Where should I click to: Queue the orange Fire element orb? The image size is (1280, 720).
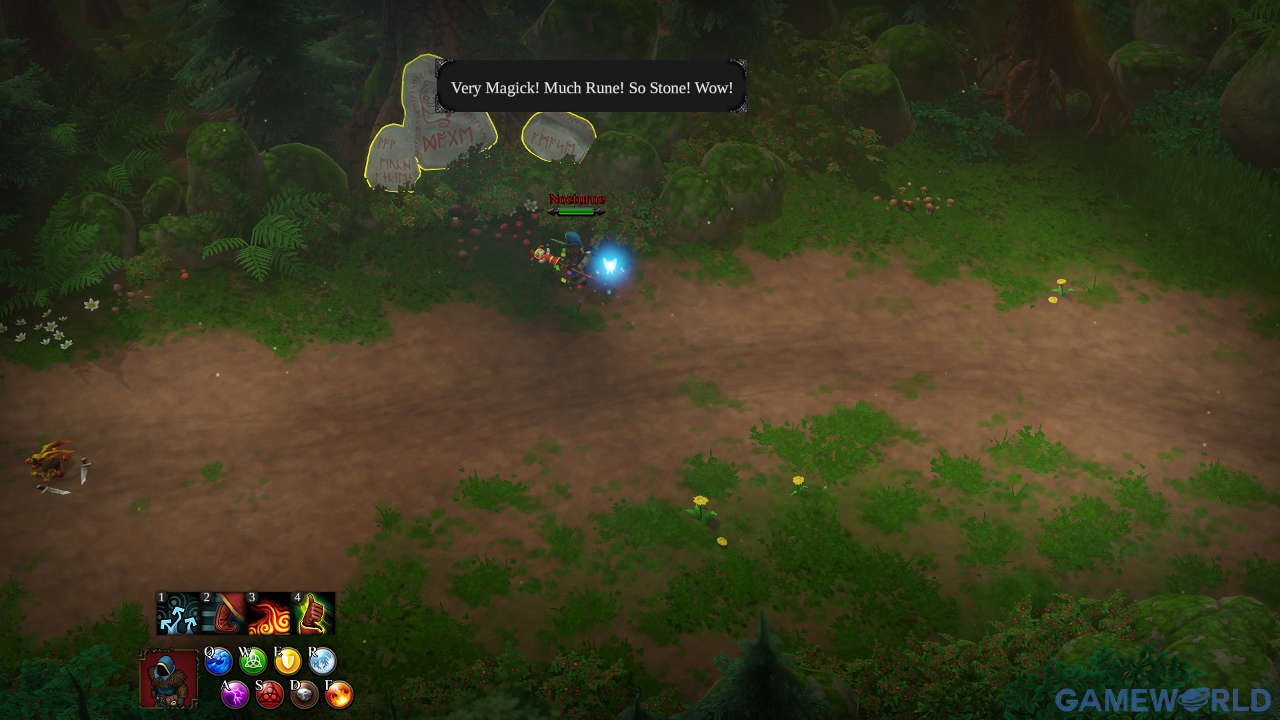tap(339, 694)
